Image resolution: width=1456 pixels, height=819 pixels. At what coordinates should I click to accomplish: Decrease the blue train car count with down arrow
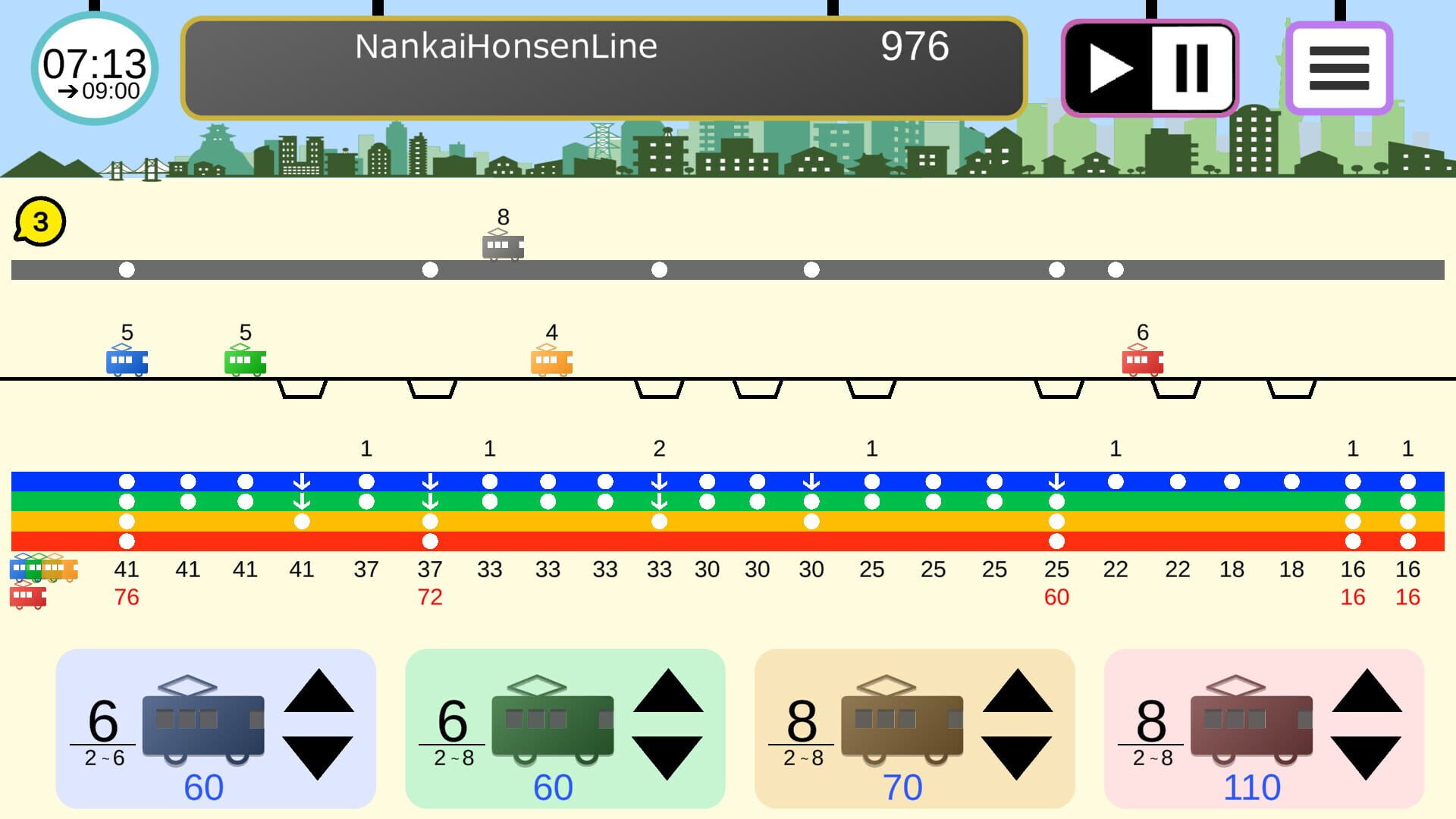tap(318, 758)
